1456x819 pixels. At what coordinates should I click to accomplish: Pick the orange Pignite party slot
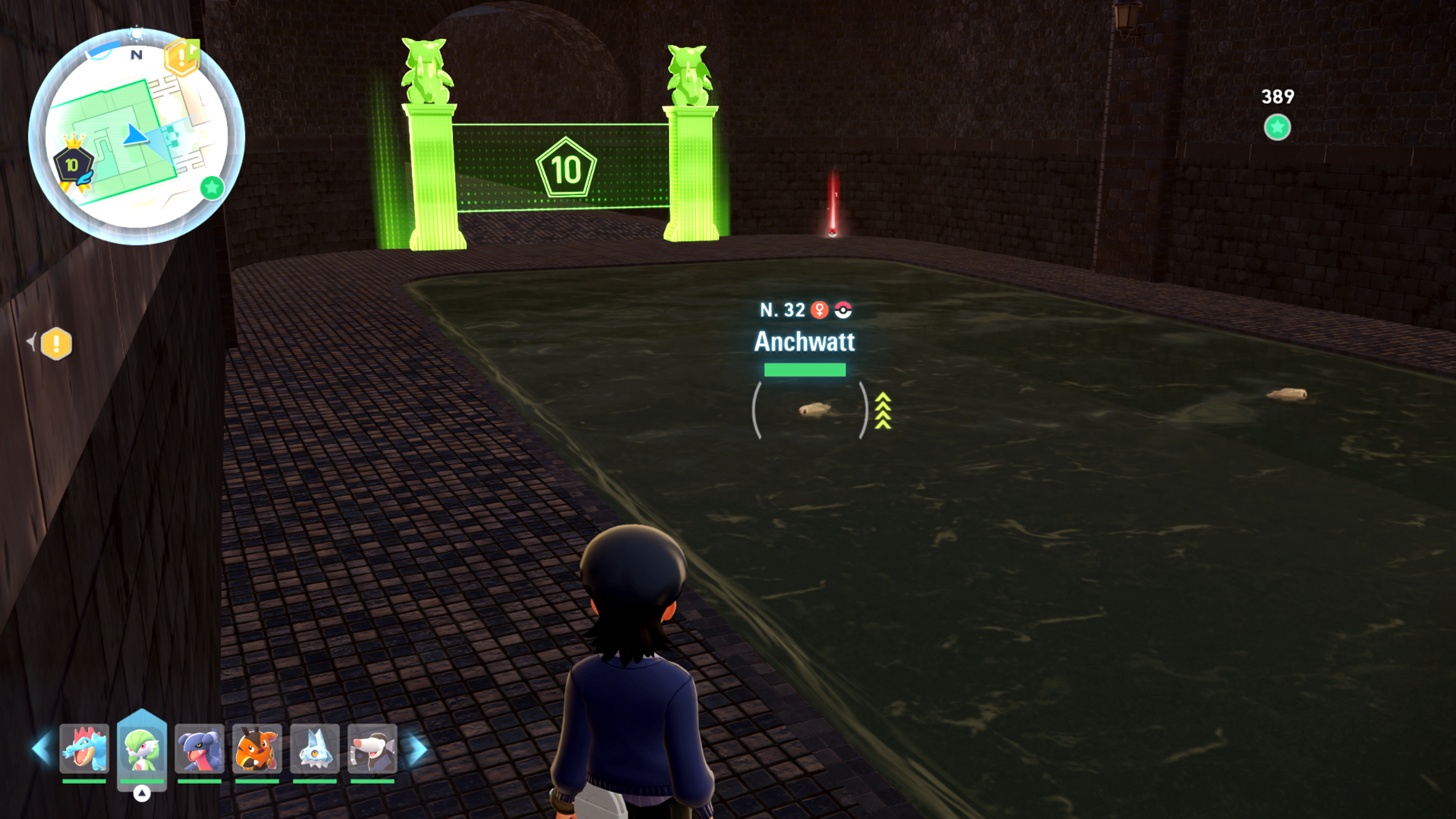257,748
